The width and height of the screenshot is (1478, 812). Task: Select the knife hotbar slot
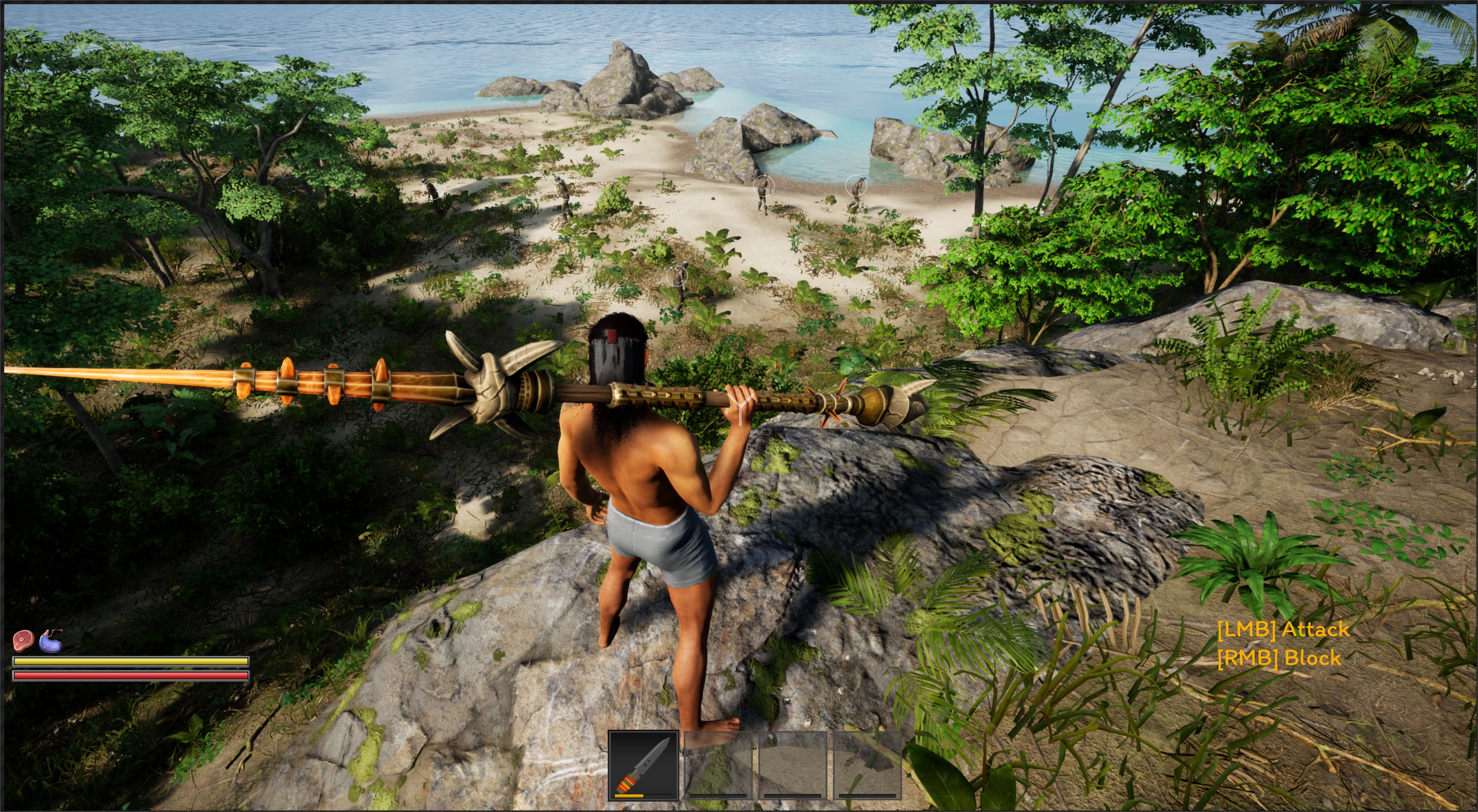point(643,765)
